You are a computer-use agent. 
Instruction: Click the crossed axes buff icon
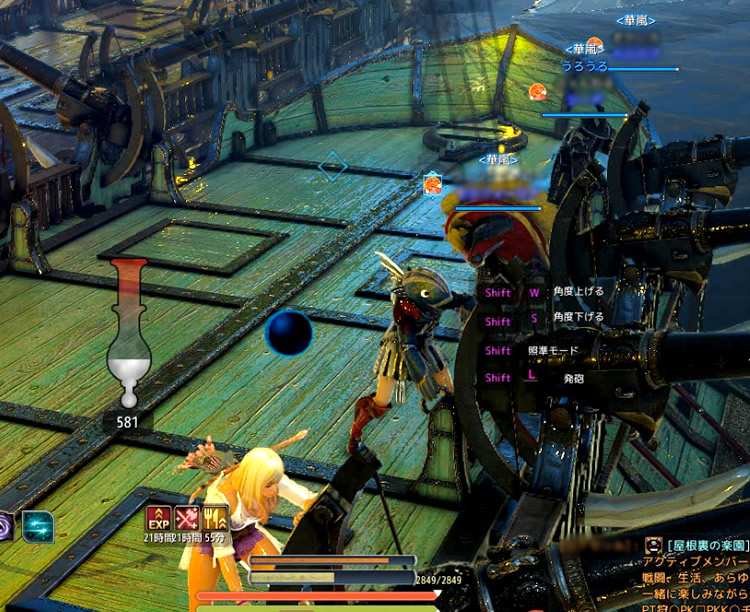click(187, 518)
